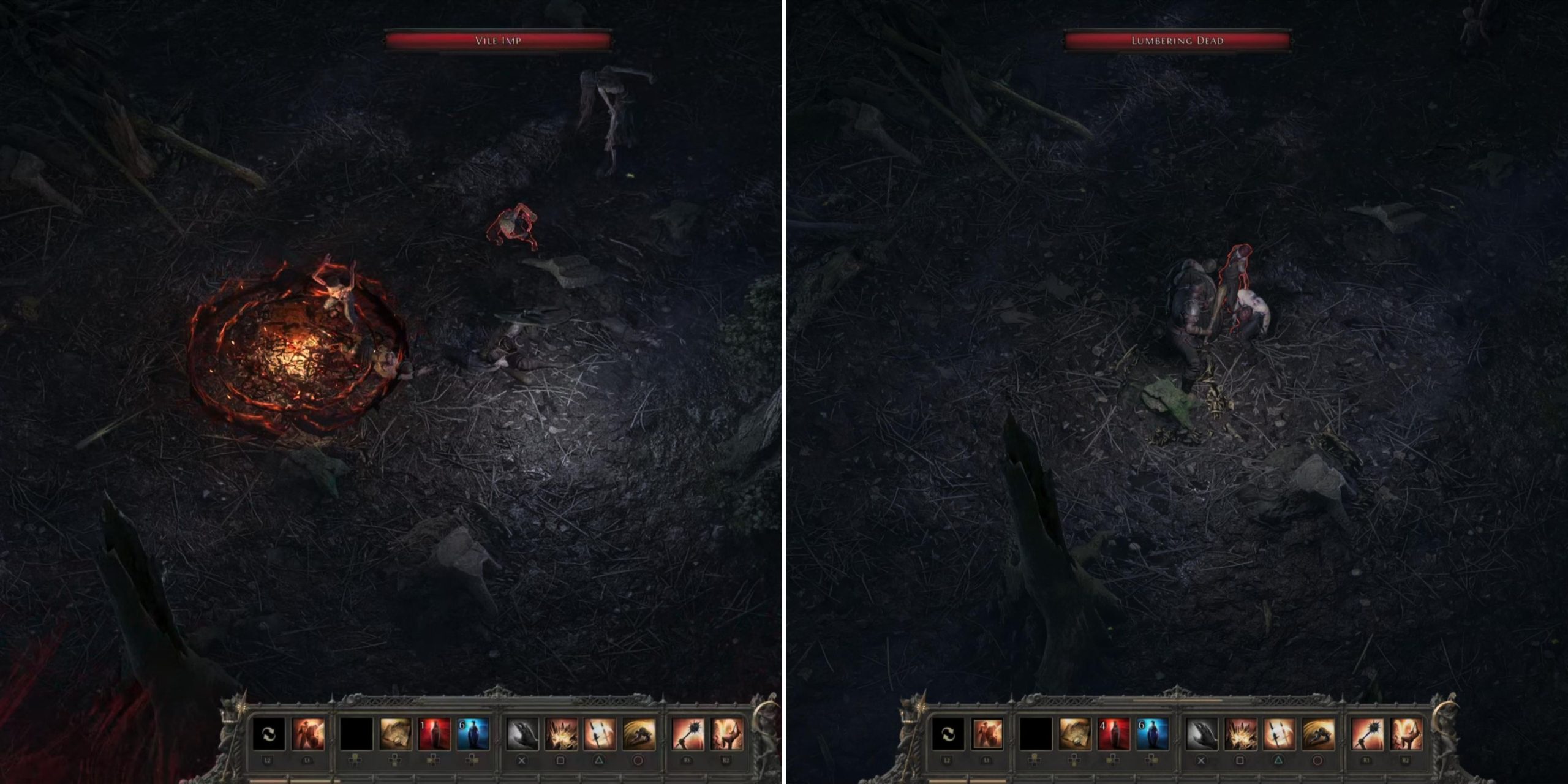
Task: Activate the golden dash skill in the Lumbering Dead panel
Action: [1318, 734]
